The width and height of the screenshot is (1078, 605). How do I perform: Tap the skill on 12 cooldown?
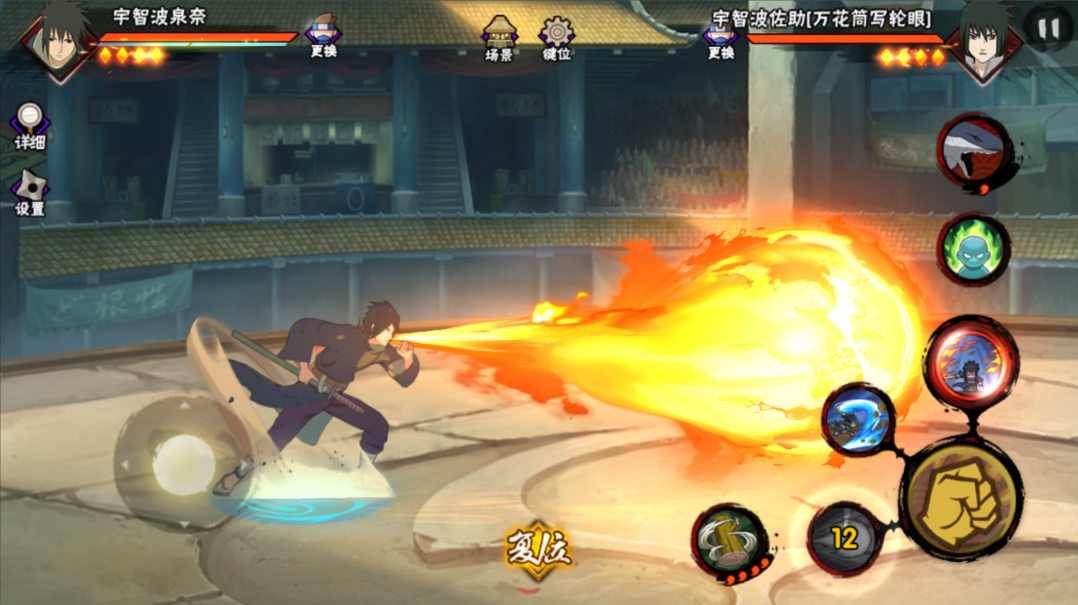[x=845, y=539]
